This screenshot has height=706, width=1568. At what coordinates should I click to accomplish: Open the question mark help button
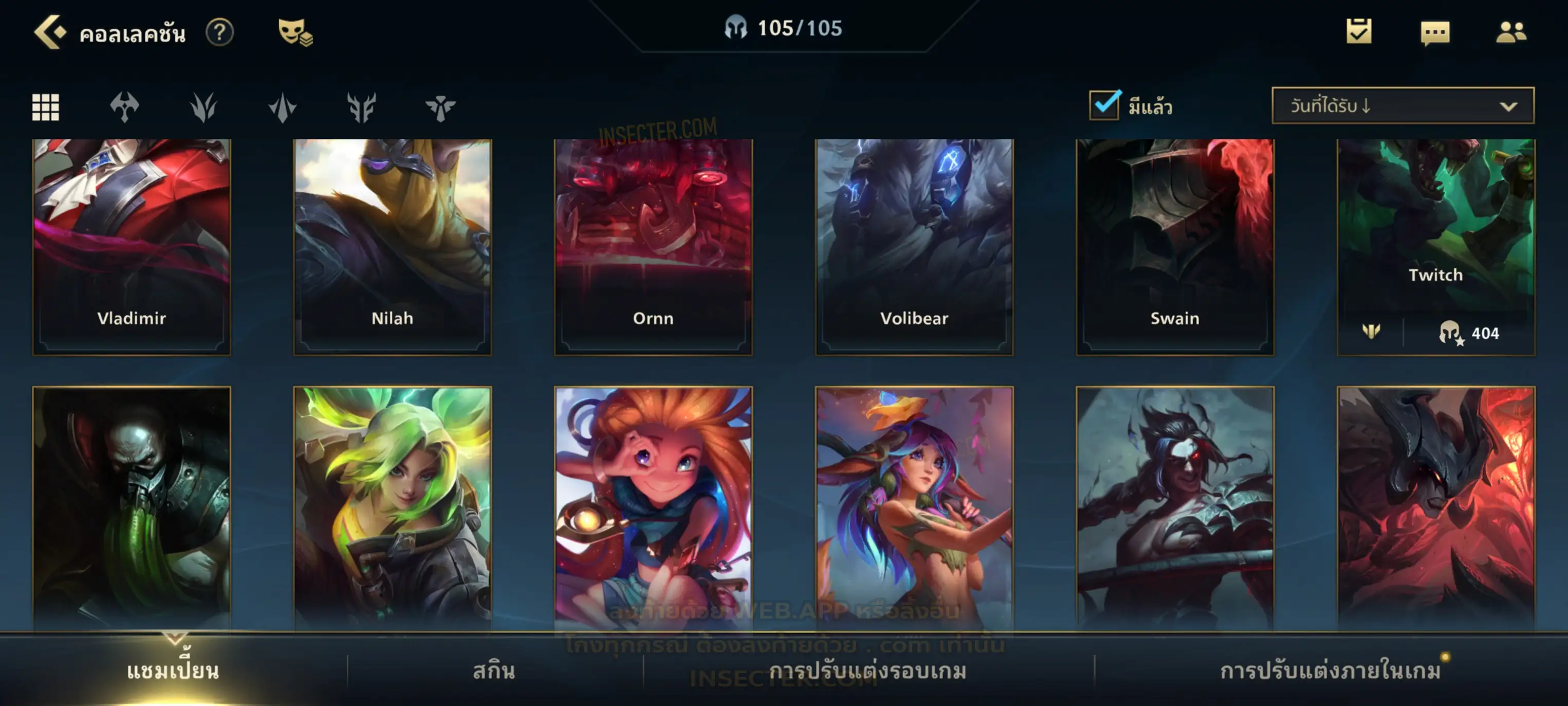pyautogui.click(x=219, y=32)
